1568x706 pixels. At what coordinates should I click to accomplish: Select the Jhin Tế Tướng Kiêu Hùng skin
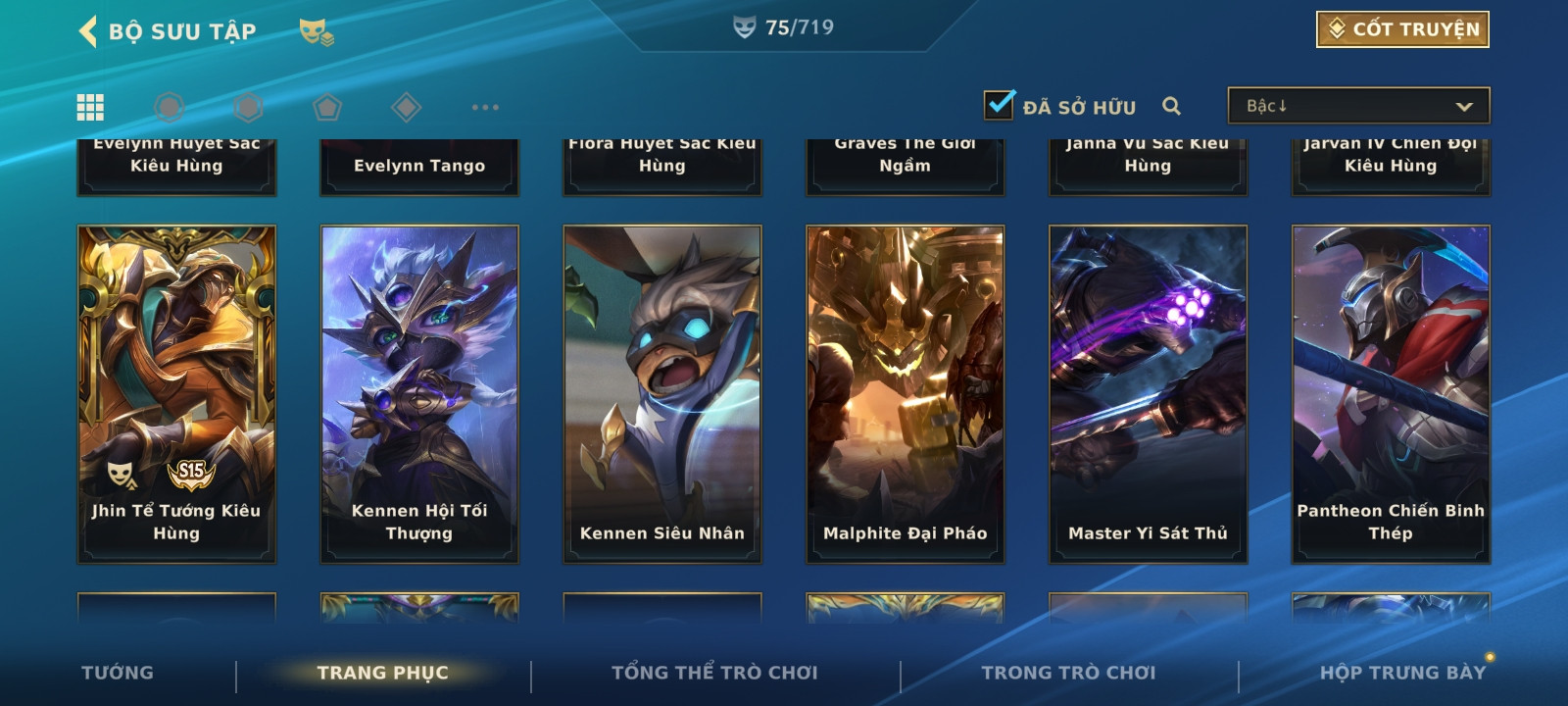click(176, 393)
